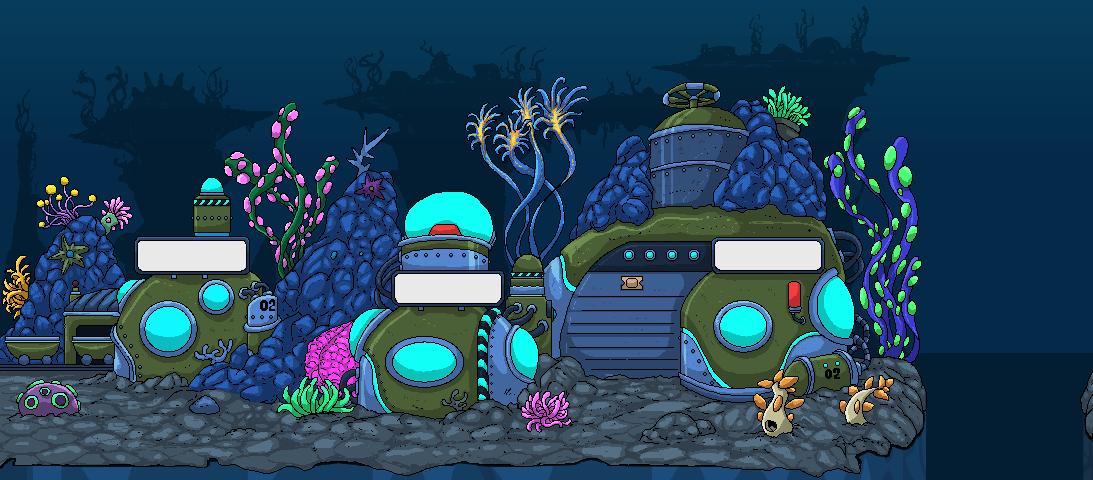Open the blank sign above the two-porthole pod
The width and height of the screenshot is (1093, 480).
click(192, 254)
